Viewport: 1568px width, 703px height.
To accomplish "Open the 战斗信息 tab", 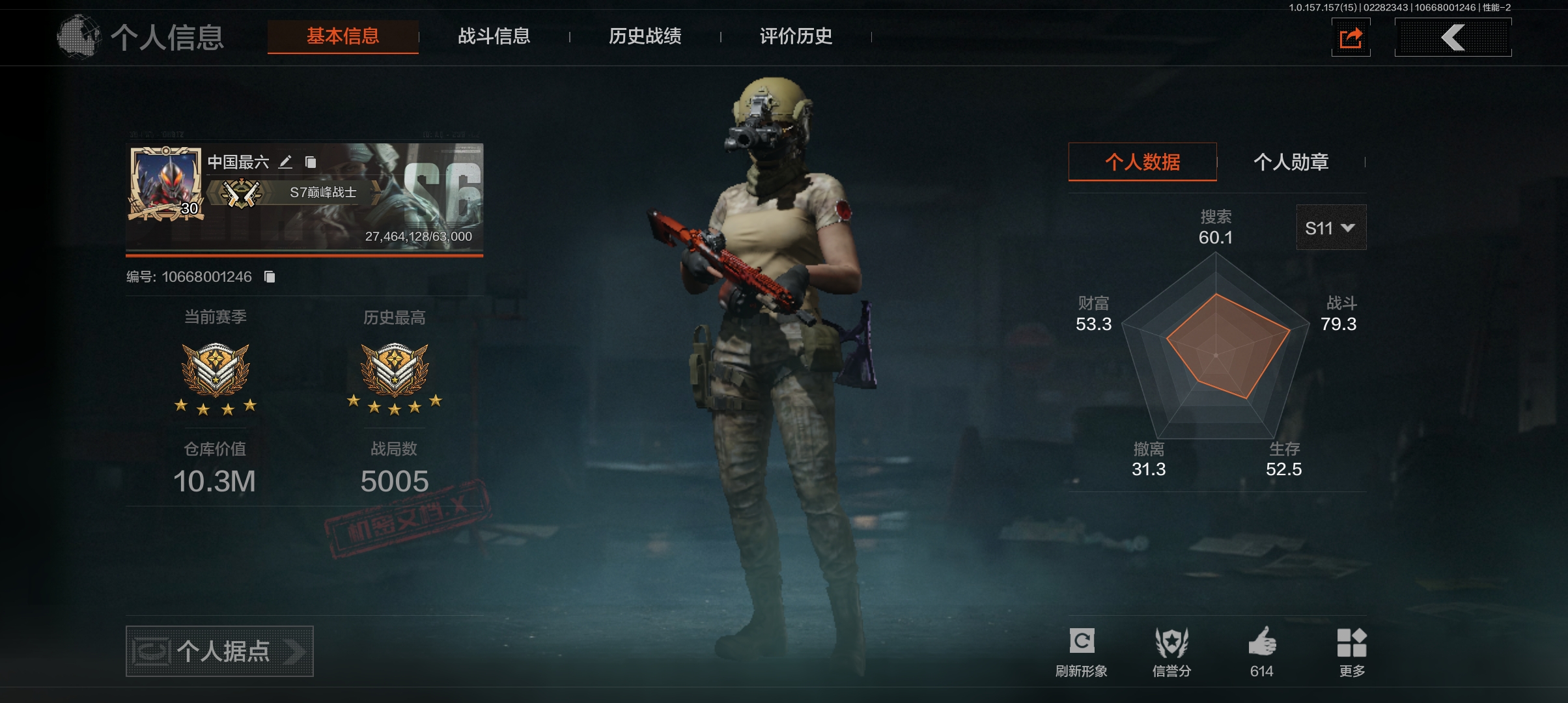I will 494,36.
